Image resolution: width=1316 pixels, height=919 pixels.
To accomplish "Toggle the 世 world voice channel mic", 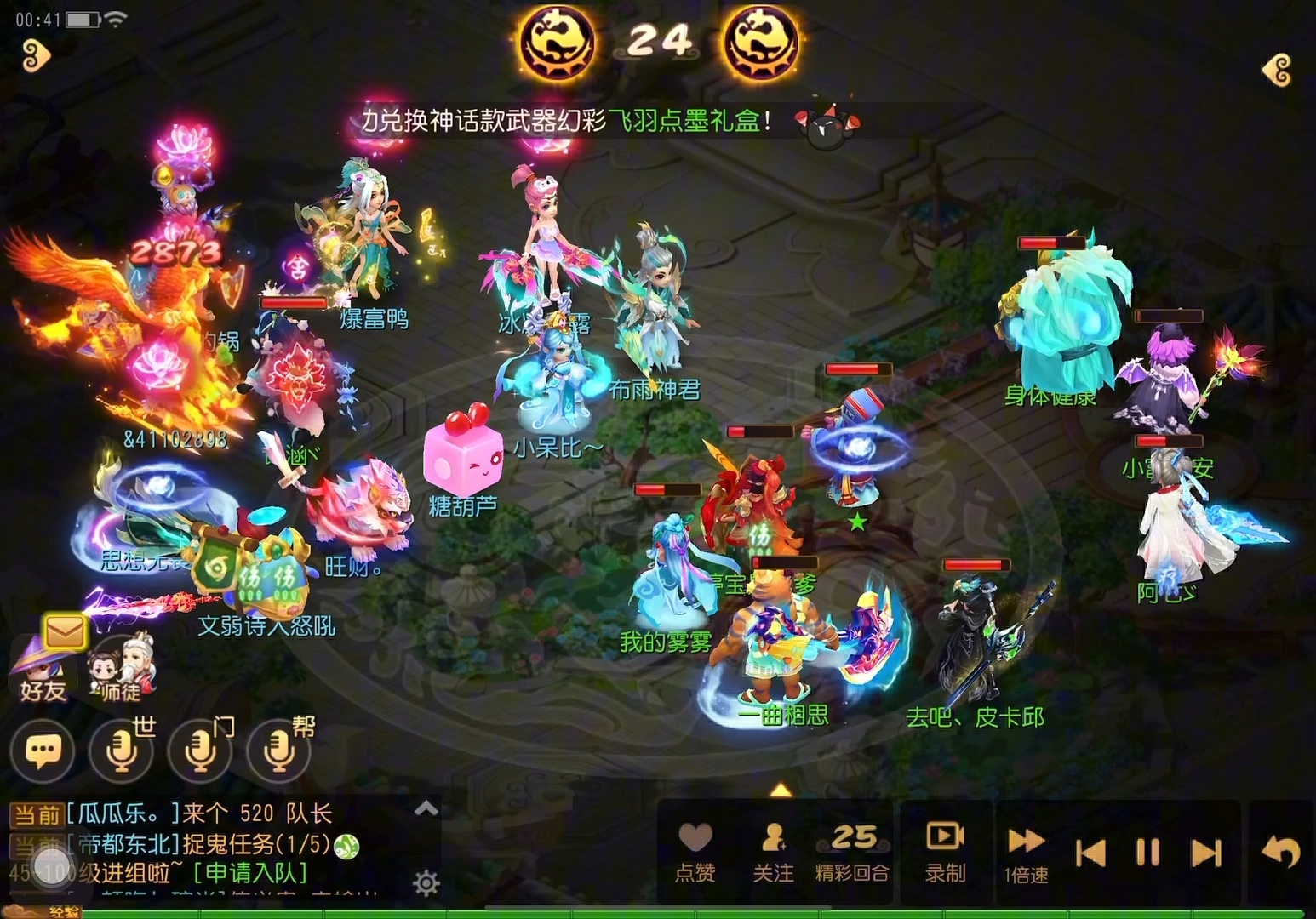I will click(x=122, y=751).
